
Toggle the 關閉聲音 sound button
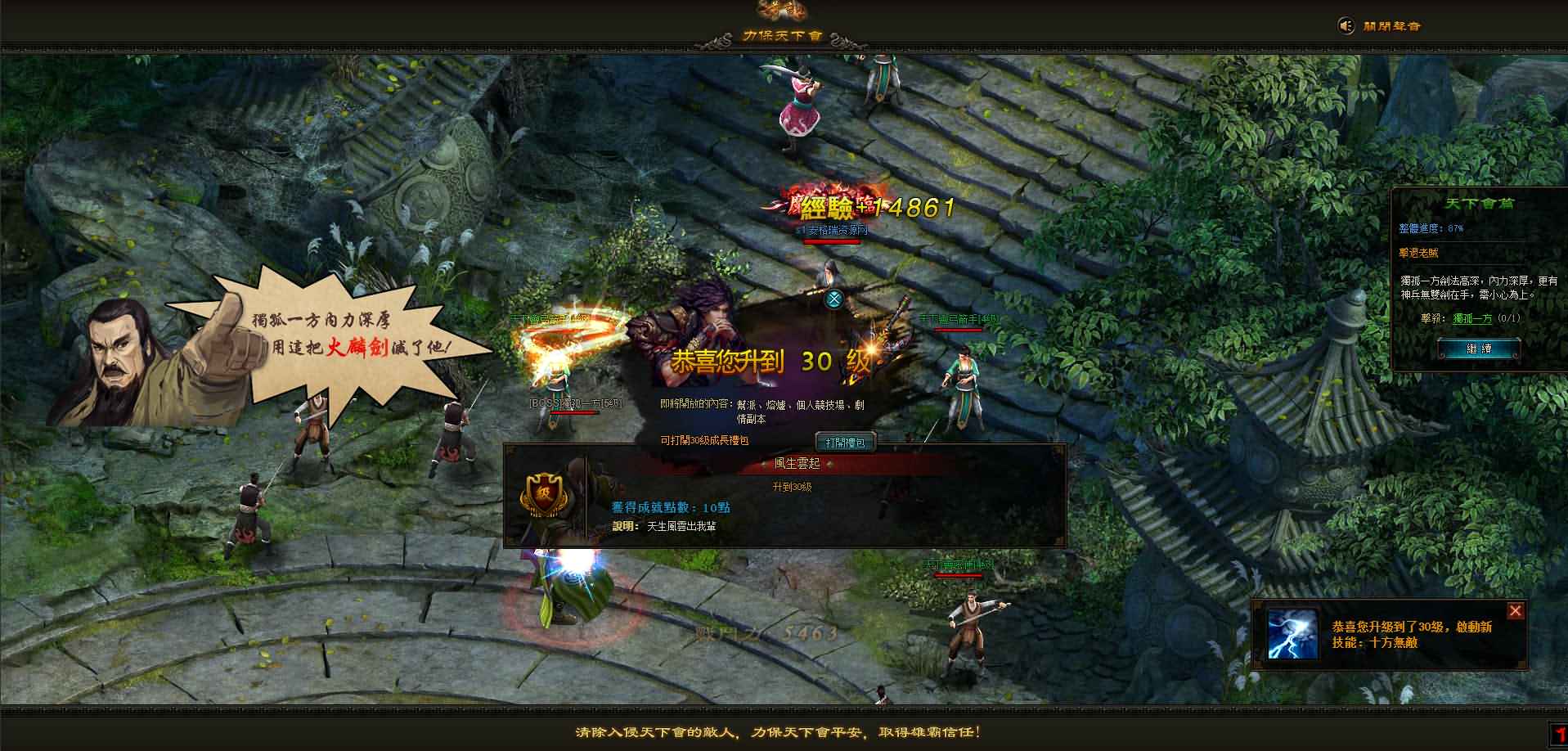point(1381,26)
